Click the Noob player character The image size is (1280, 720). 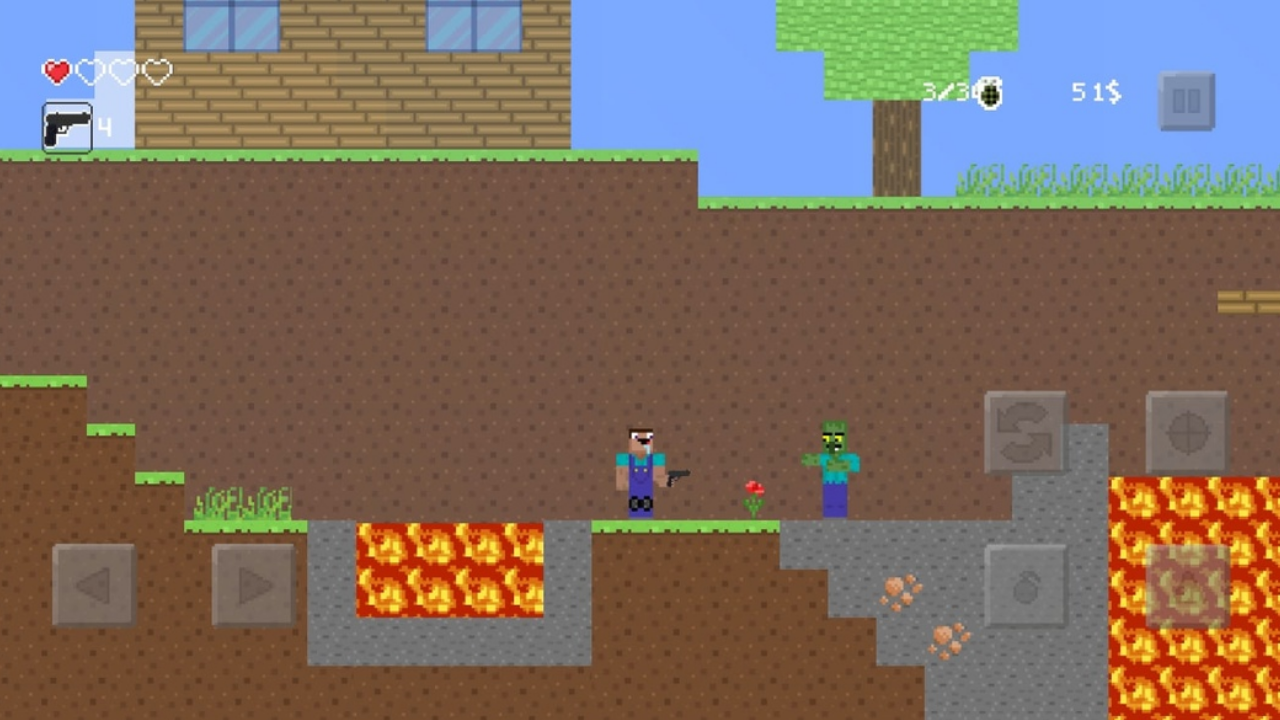point(640,470)
